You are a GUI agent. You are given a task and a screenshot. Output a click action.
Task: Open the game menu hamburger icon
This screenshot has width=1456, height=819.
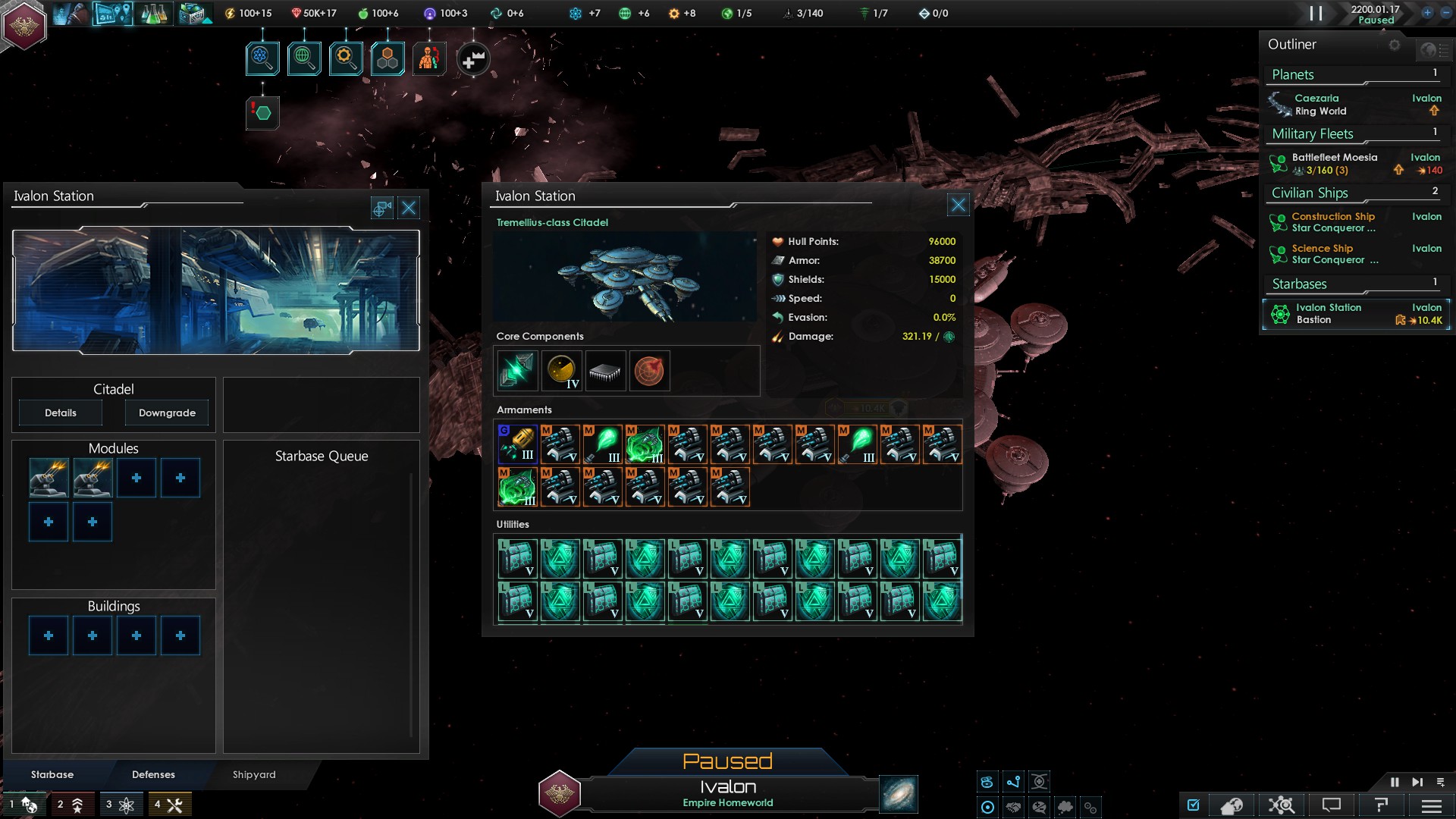(x=1430, y=805)
